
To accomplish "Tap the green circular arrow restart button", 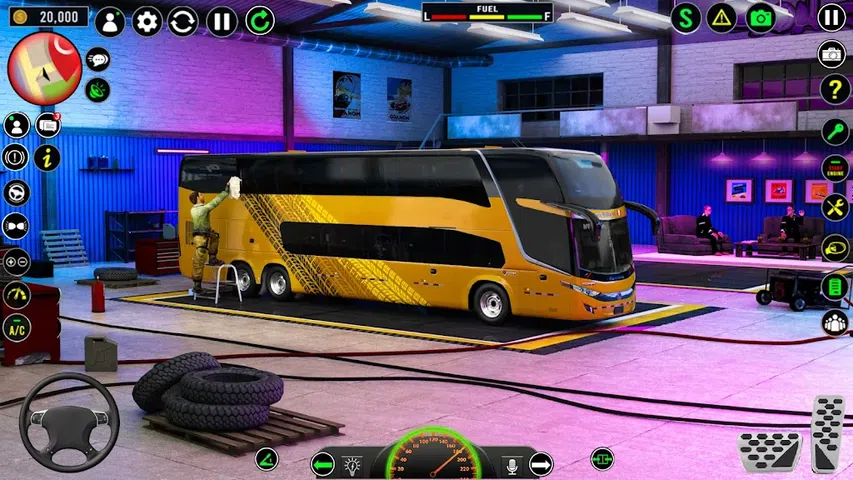I will pyautogui.click(x=260, y=21).
